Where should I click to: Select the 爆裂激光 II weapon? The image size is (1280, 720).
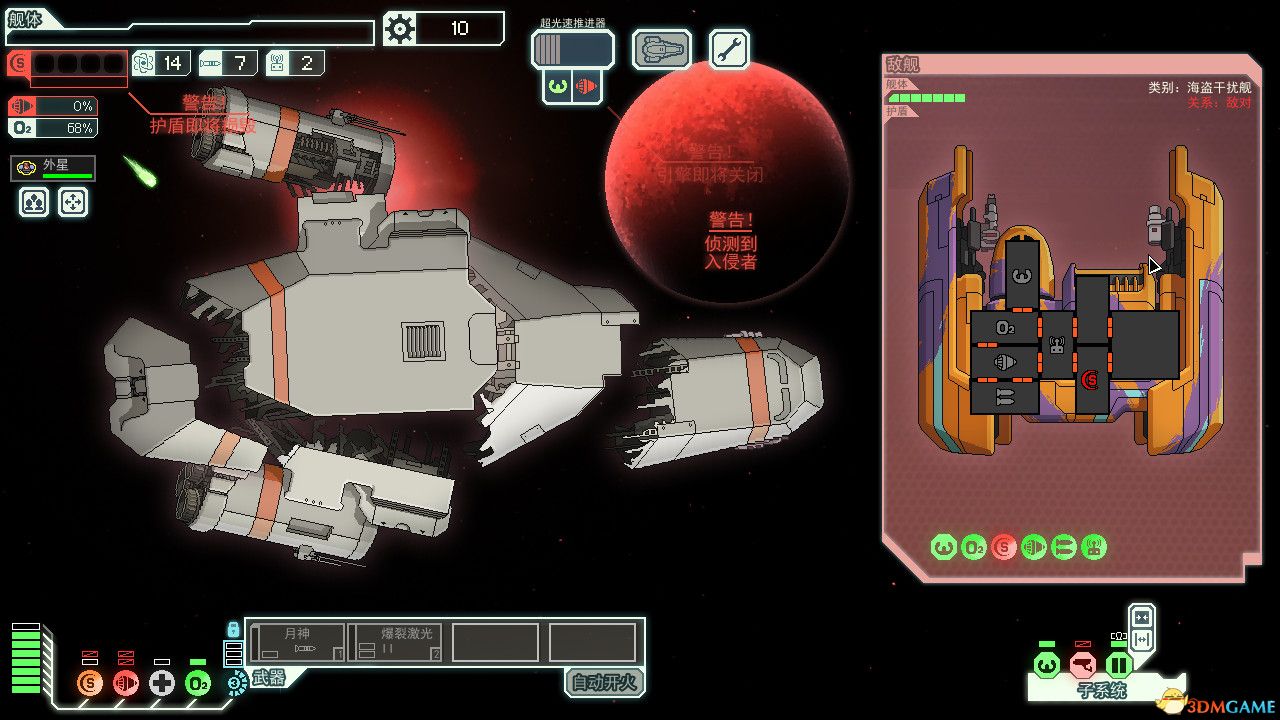(x=396, y=641)
